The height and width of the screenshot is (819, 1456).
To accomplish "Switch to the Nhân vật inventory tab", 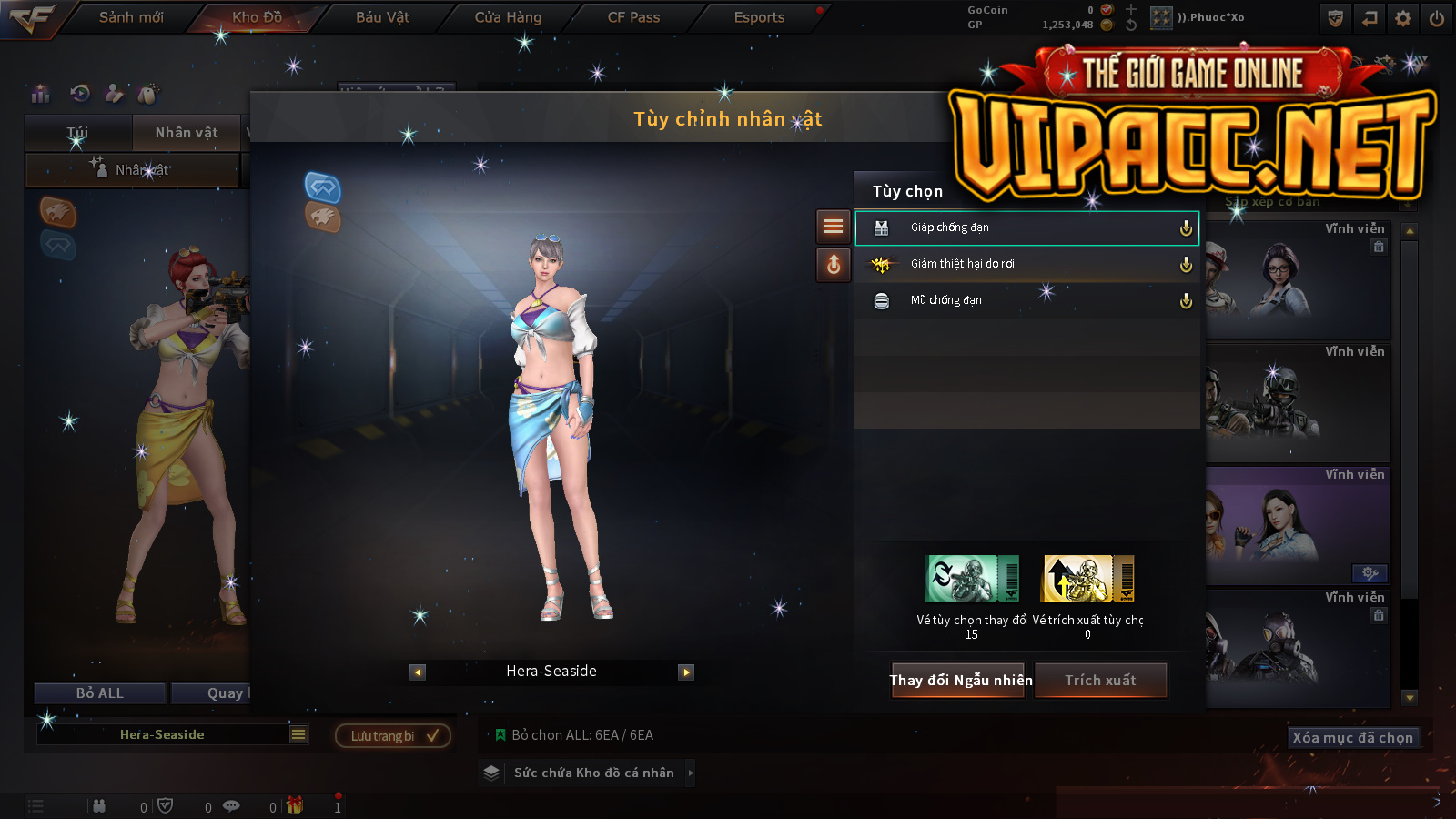I will pos(187,133).
